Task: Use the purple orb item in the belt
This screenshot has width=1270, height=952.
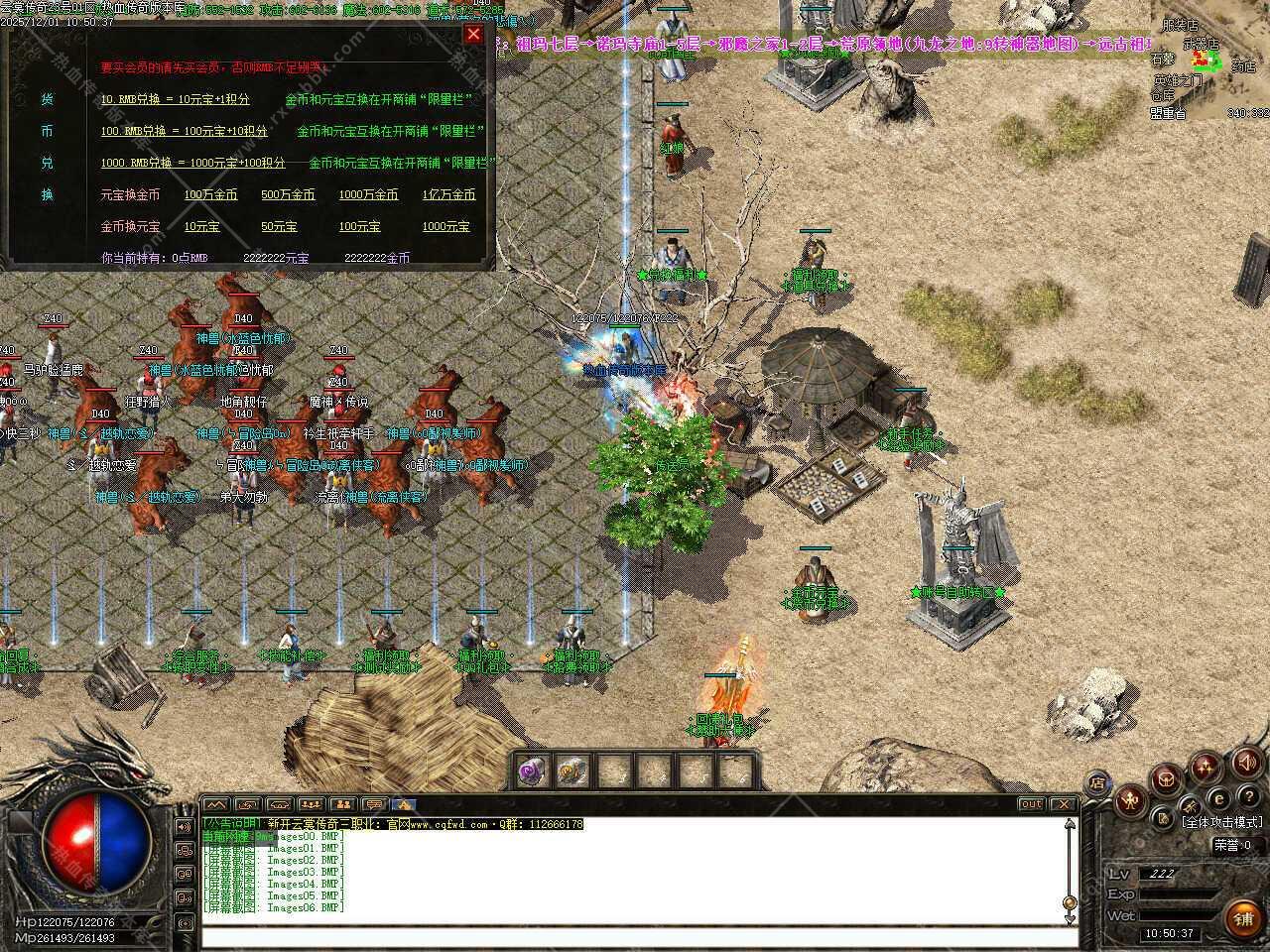Action: coord(532,771)
